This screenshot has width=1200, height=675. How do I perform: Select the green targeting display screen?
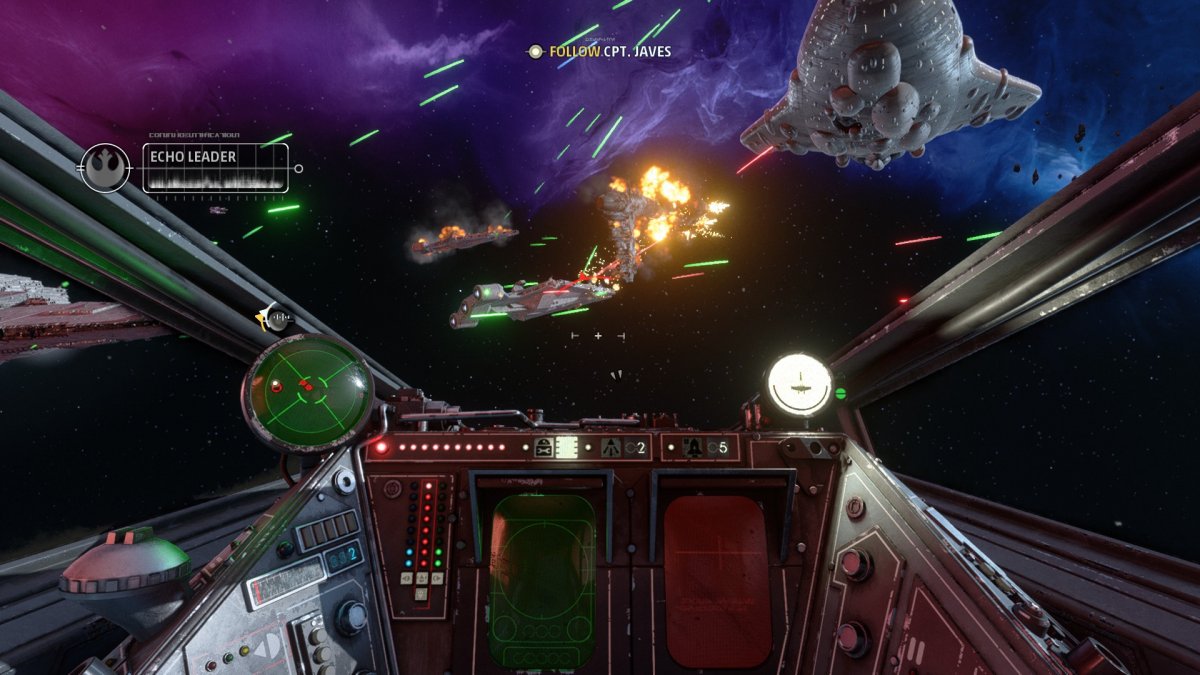(543, 580)
